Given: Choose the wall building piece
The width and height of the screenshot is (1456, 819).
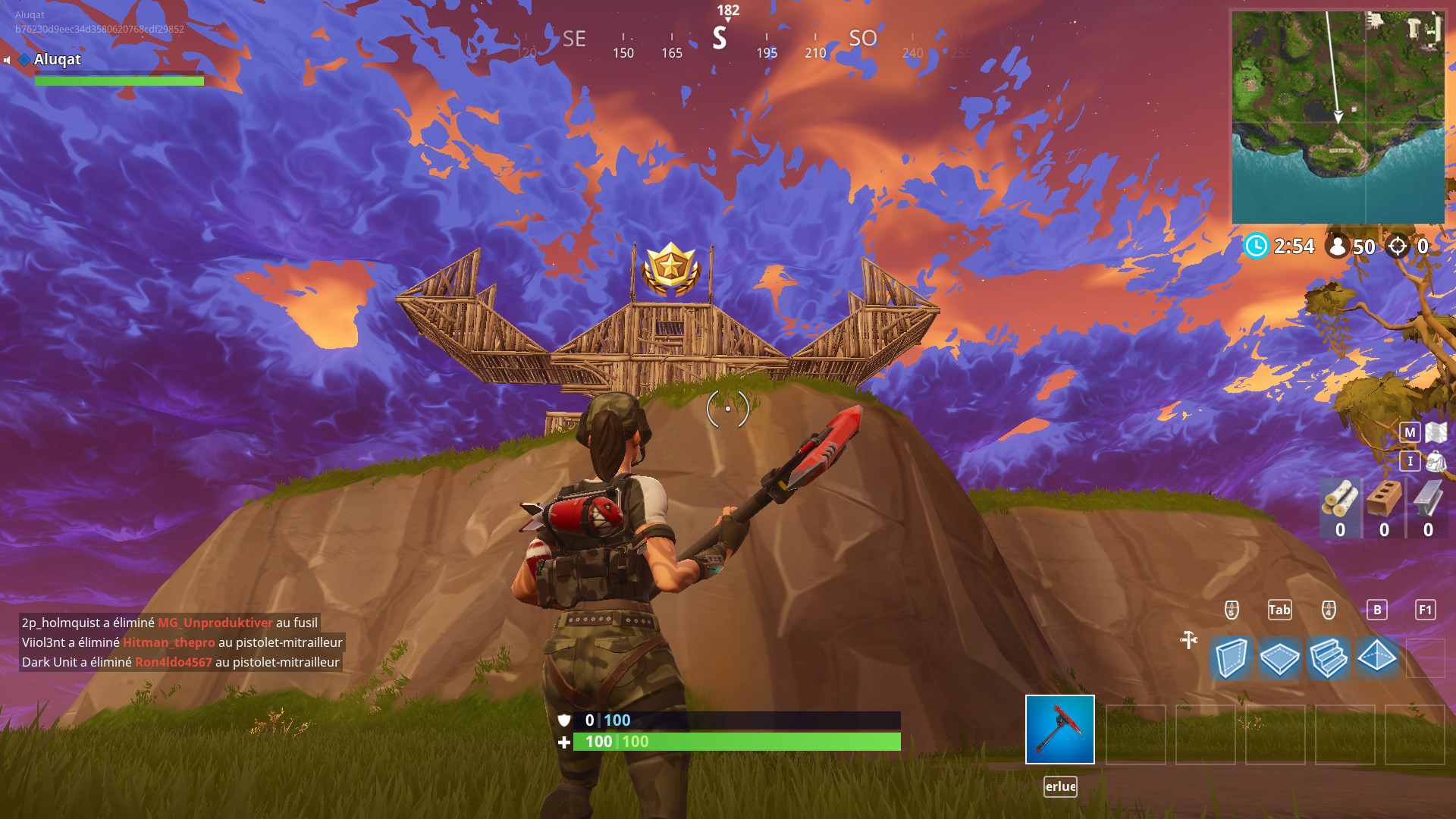Looking at the screenshot, I should pyautogui.click(x=1231, y=657).
